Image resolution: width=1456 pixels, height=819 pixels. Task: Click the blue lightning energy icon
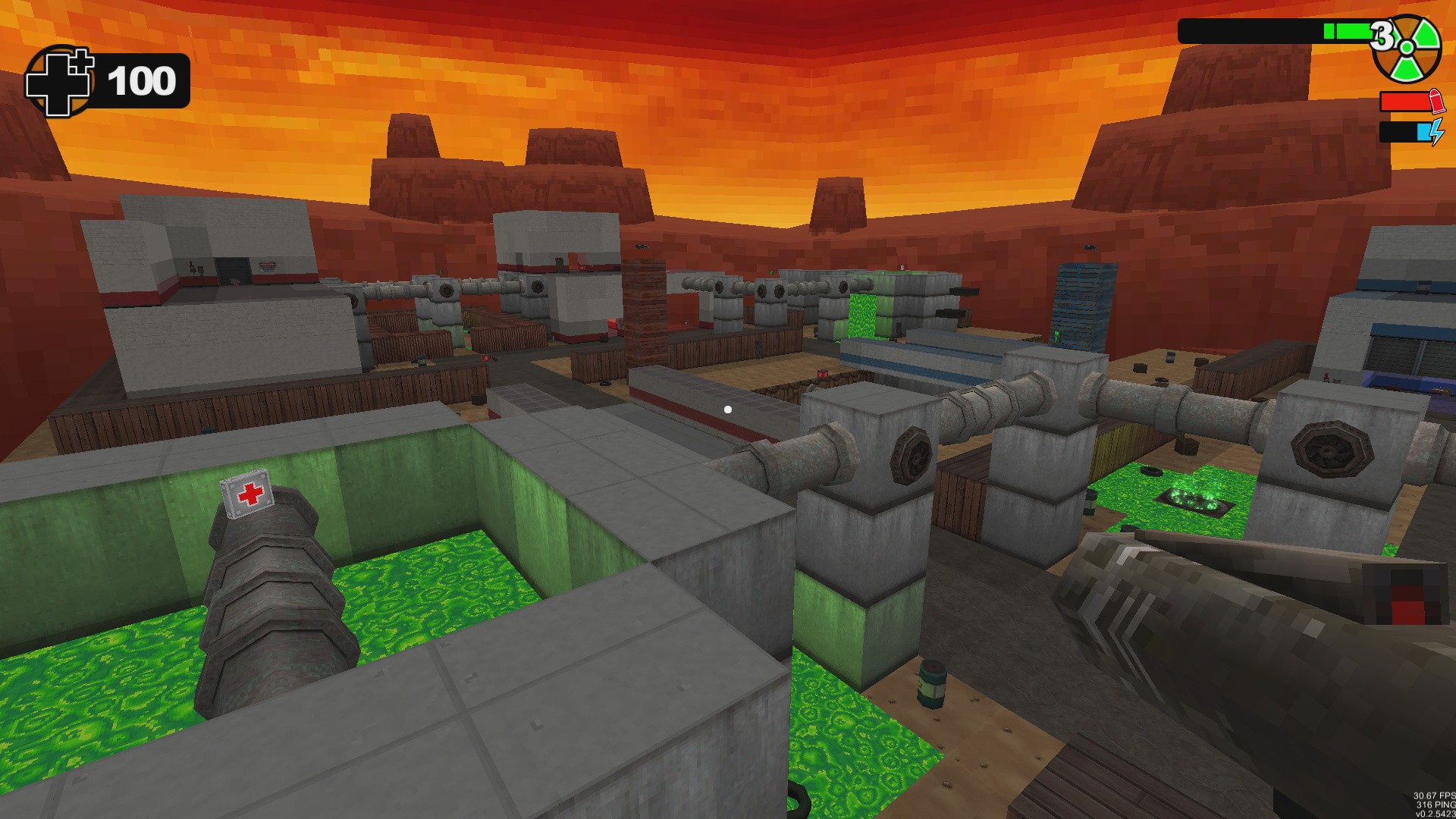pos(1439,130)
